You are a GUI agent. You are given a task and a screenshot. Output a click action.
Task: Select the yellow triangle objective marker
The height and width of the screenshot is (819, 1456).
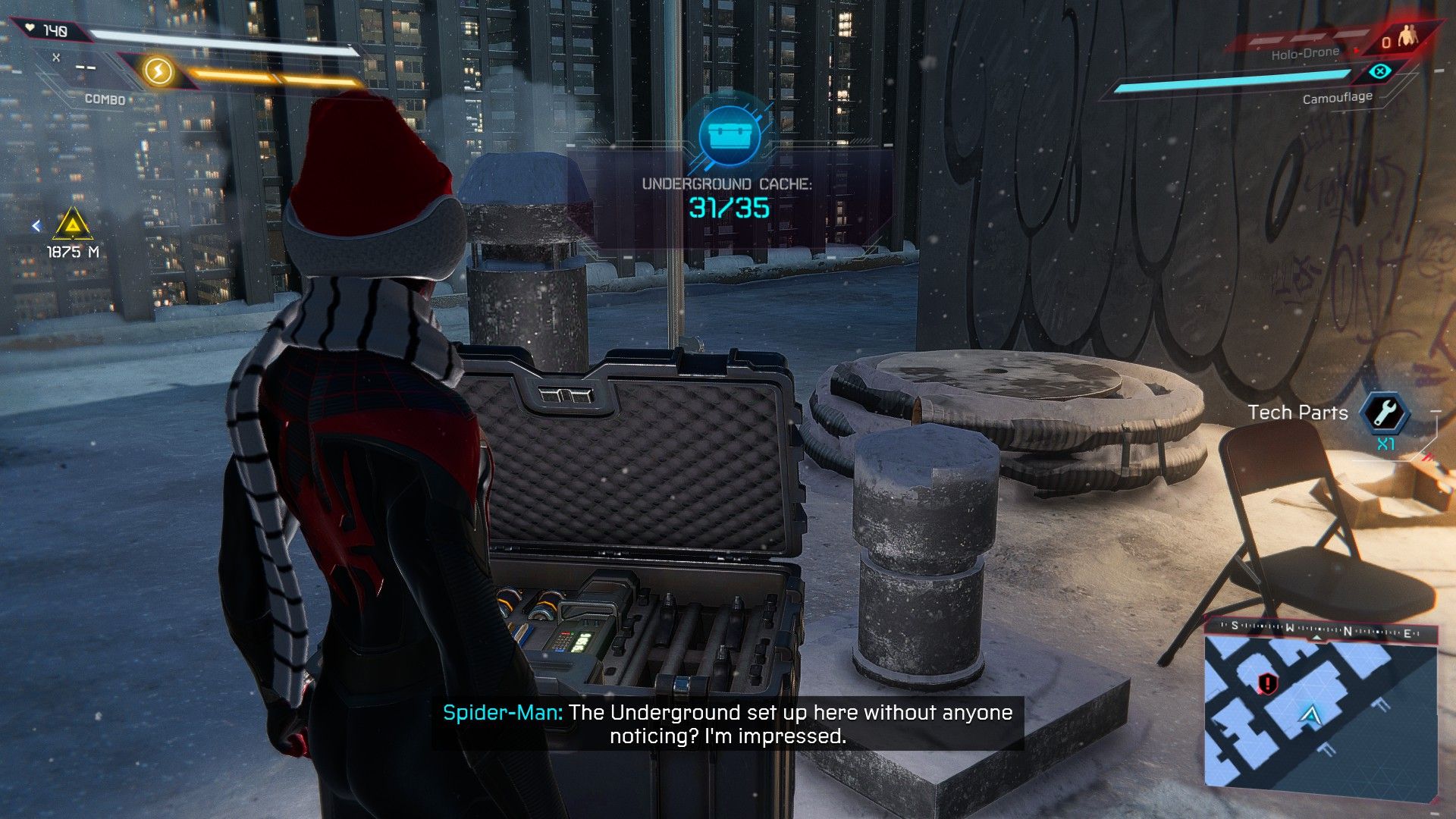(x=73, y=225)
